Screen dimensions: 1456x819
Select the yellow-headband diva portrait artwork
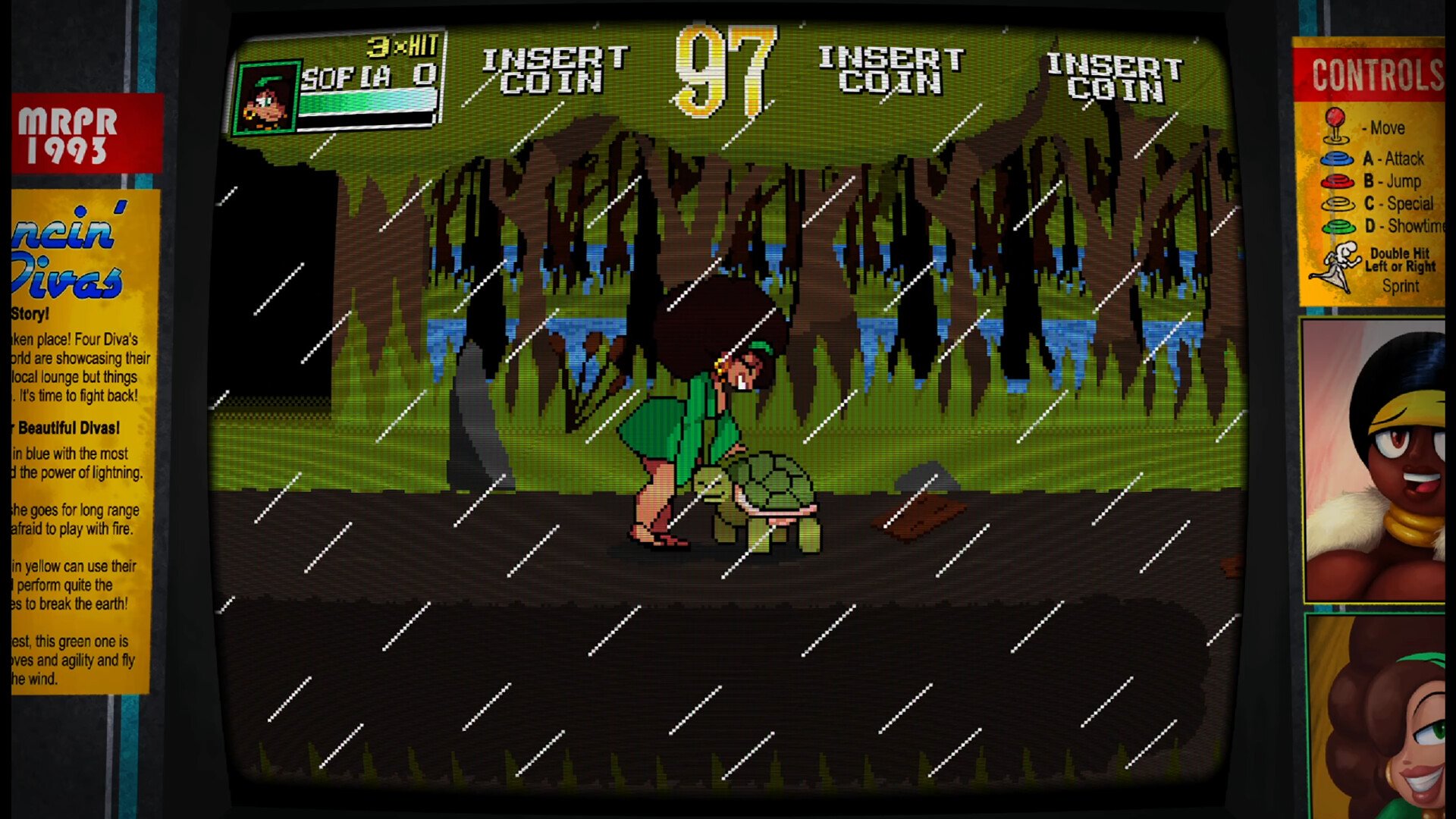(1374, 460)
